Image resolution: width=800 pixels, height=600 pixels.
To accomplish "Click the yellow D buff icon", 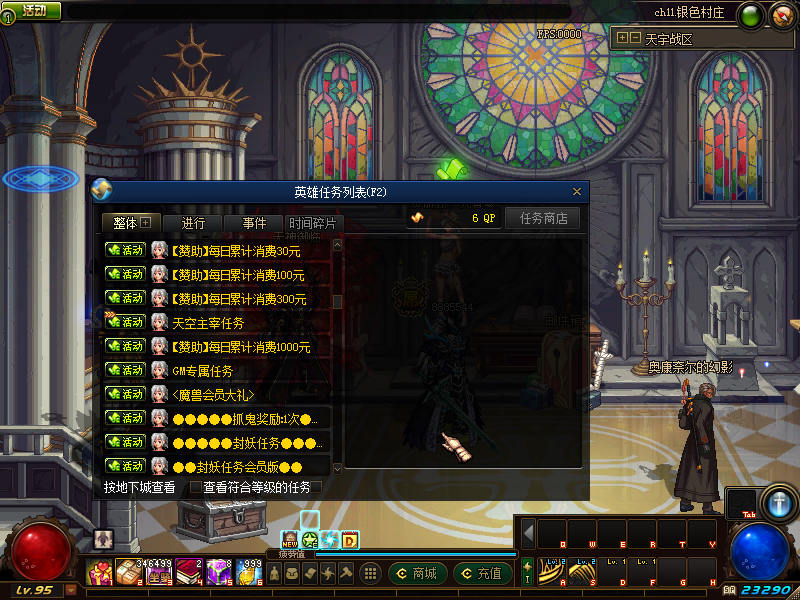I will pyautogui.click(x=351, y=540).
